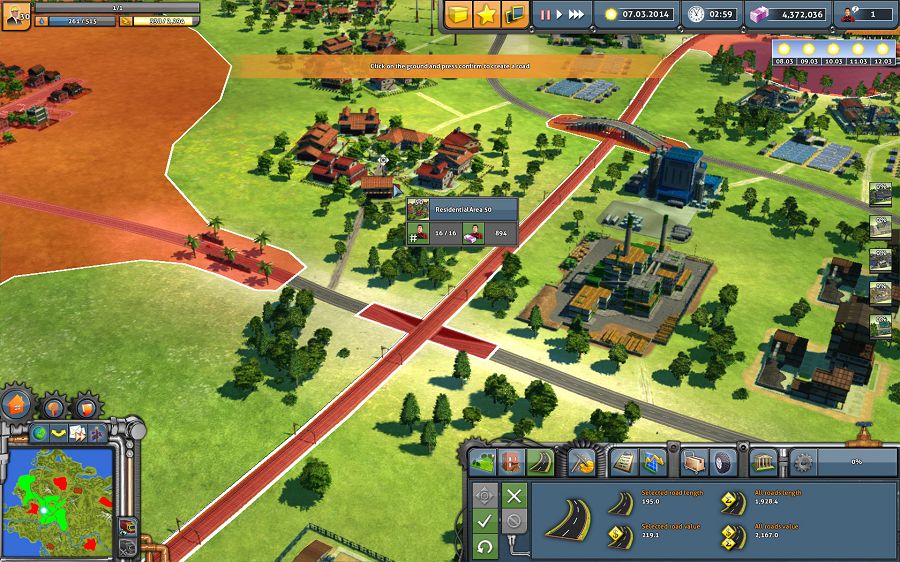Open the gear settings button
The width and height of the screenshot is (900, 562).
click(x=803, y=463)
